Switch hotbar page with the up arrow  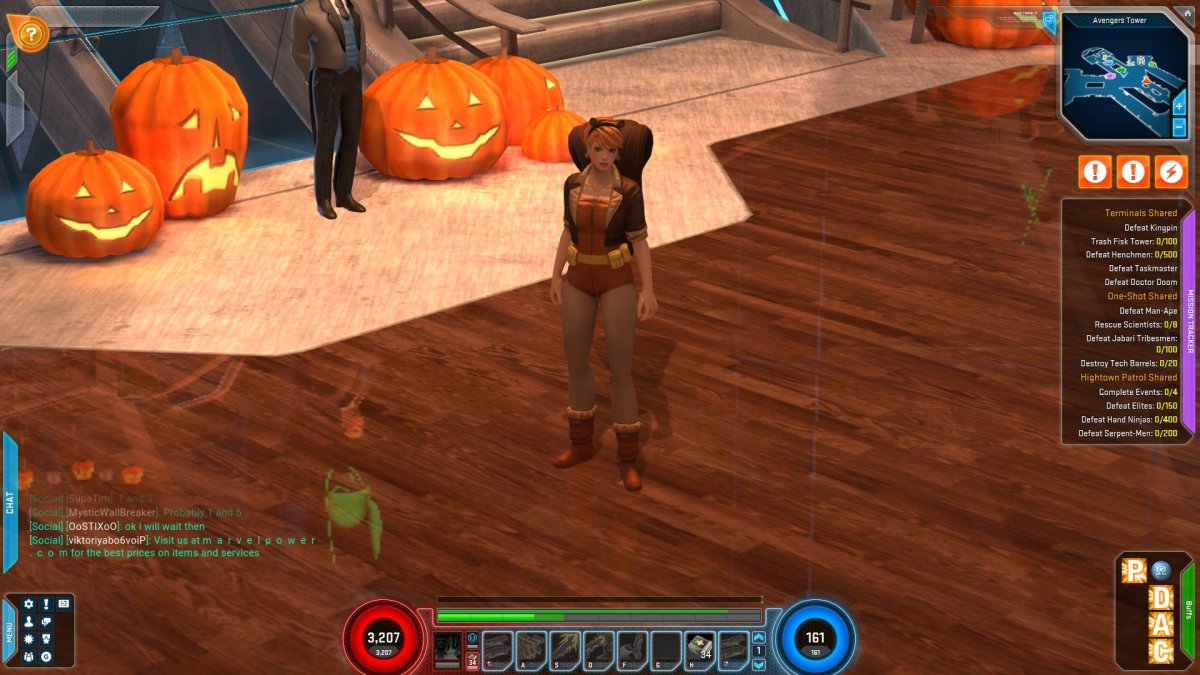tap(758, 637)
